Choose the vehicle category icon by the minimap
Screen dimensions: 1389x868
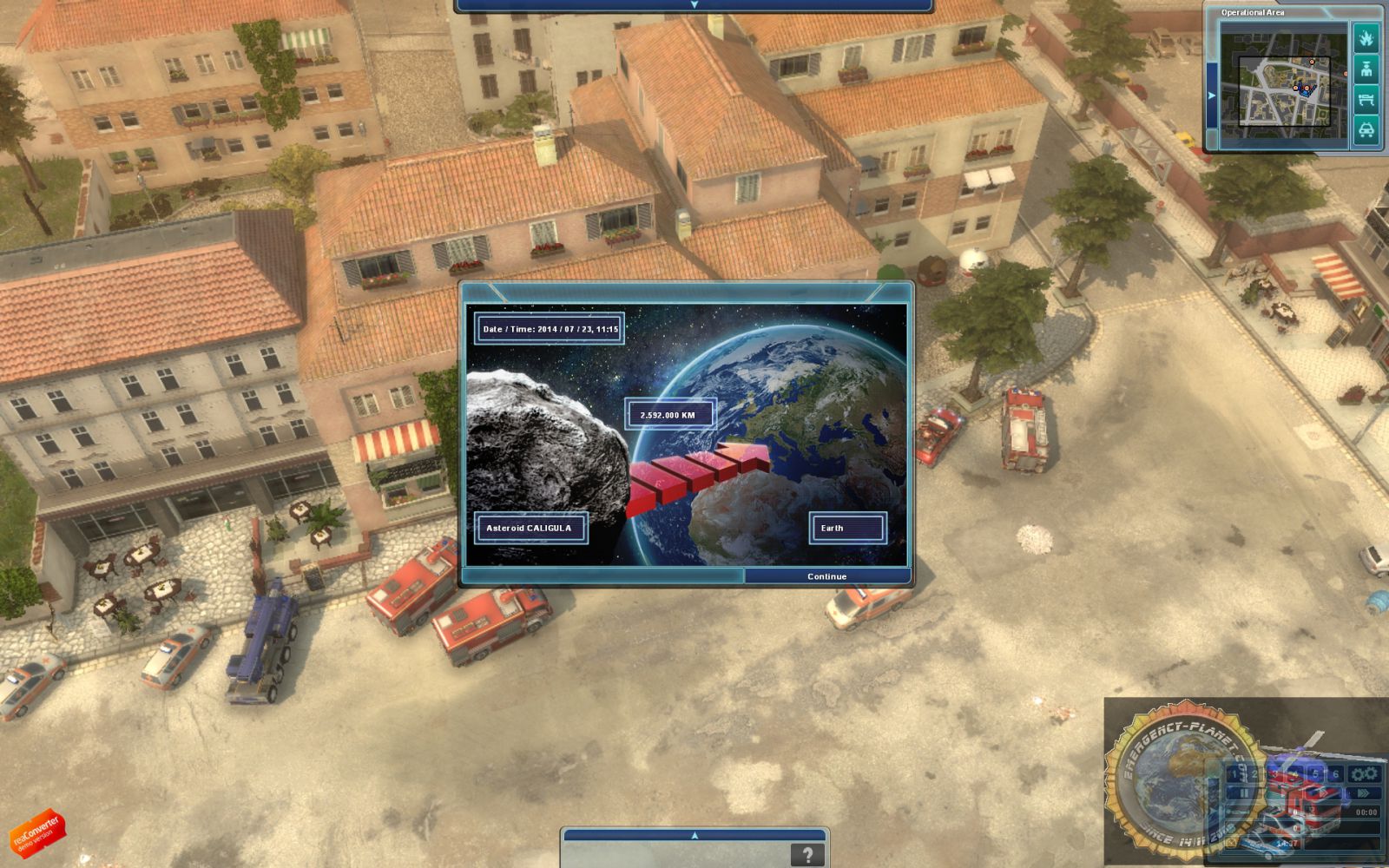[x=1366, y=130]
